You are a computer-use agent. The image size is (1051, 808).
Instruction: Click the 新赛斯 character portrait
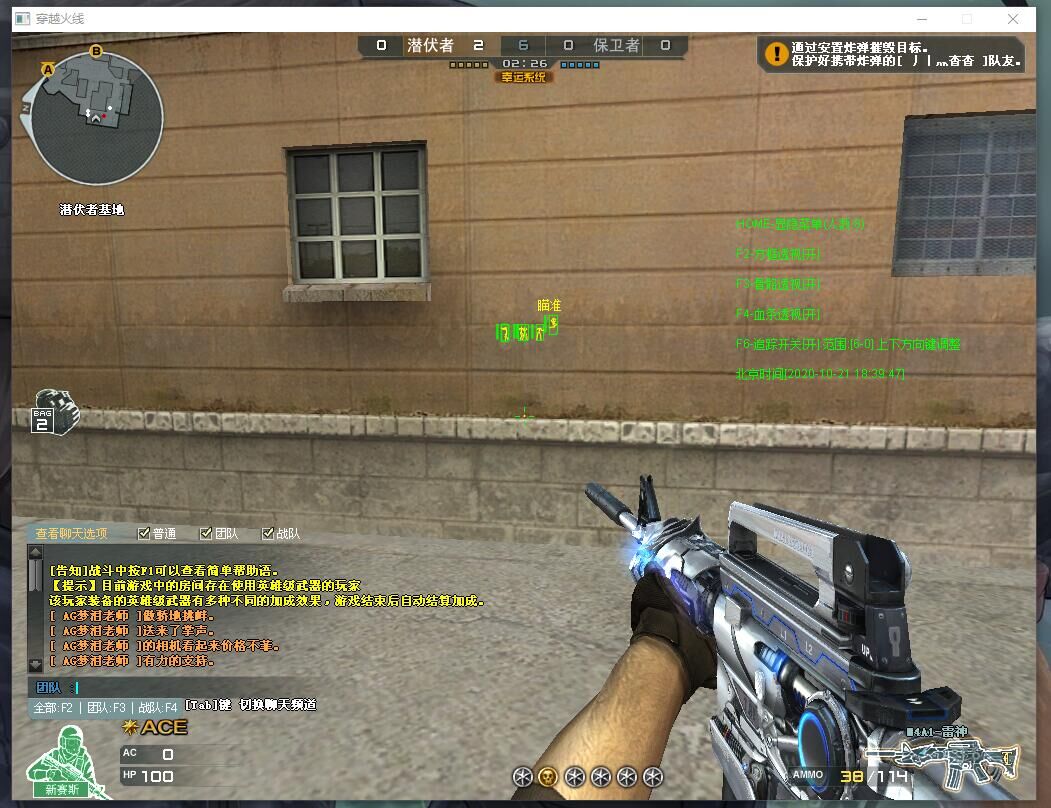60,762
